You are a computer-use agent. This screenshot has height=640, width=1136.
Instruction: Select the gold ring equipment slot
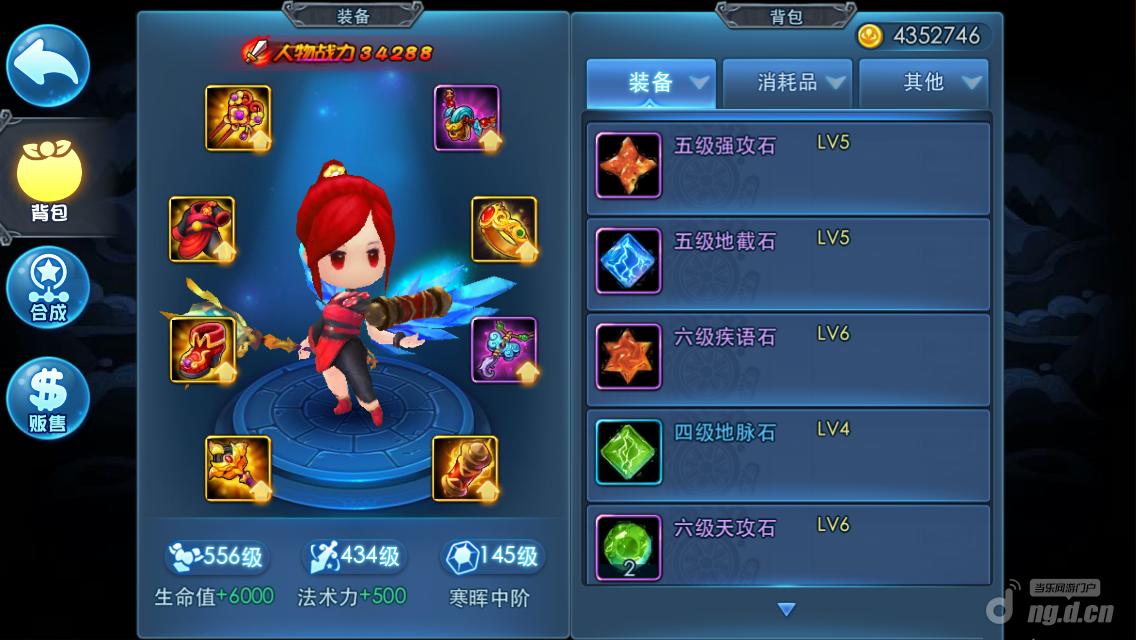tap(504, 229)
